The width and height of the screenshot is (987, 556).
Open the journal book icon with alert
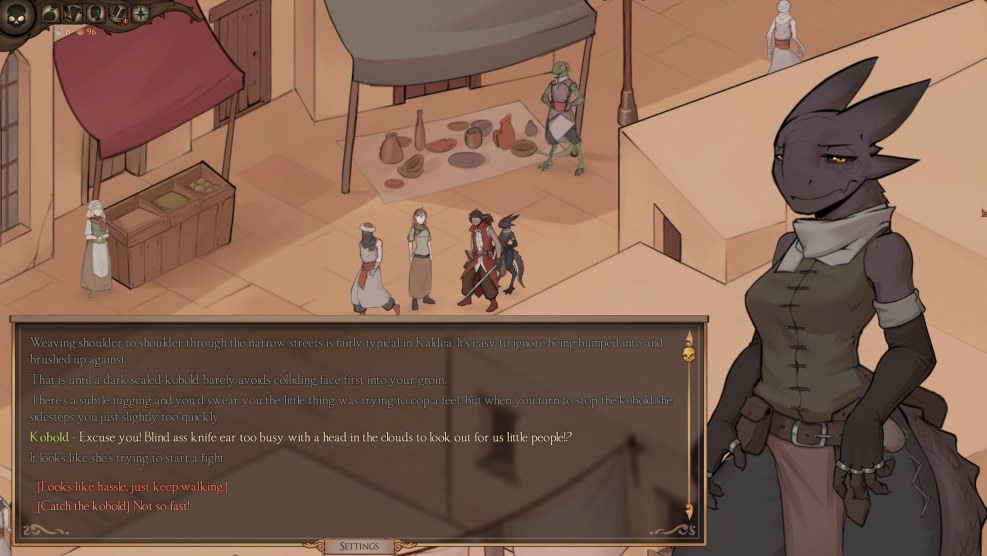point(118,13)
